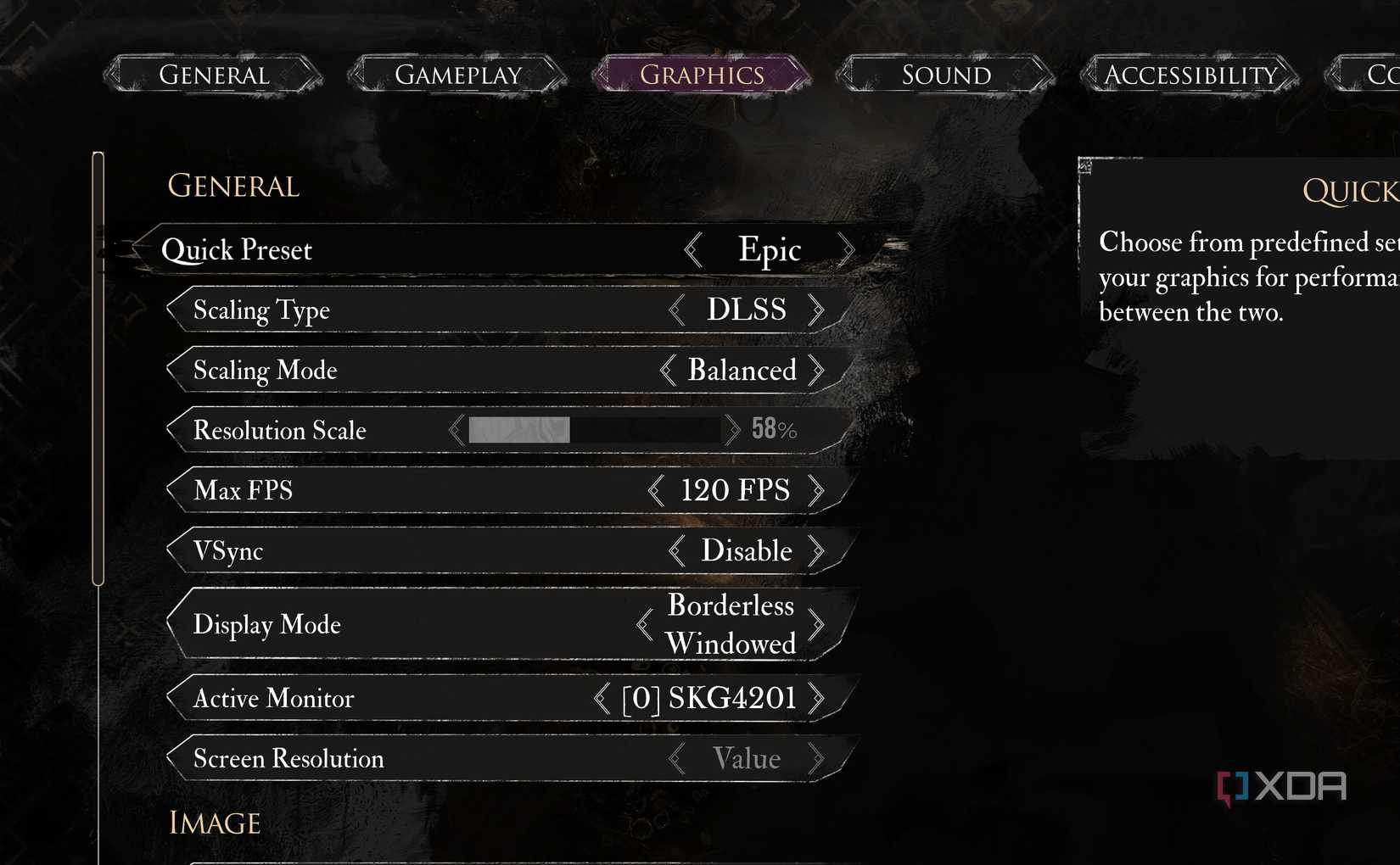Increase Resolution Scale with its right arrow
Image resolution: width=1400 pixels, height=865 pixels.
click(x=732, y=430)
